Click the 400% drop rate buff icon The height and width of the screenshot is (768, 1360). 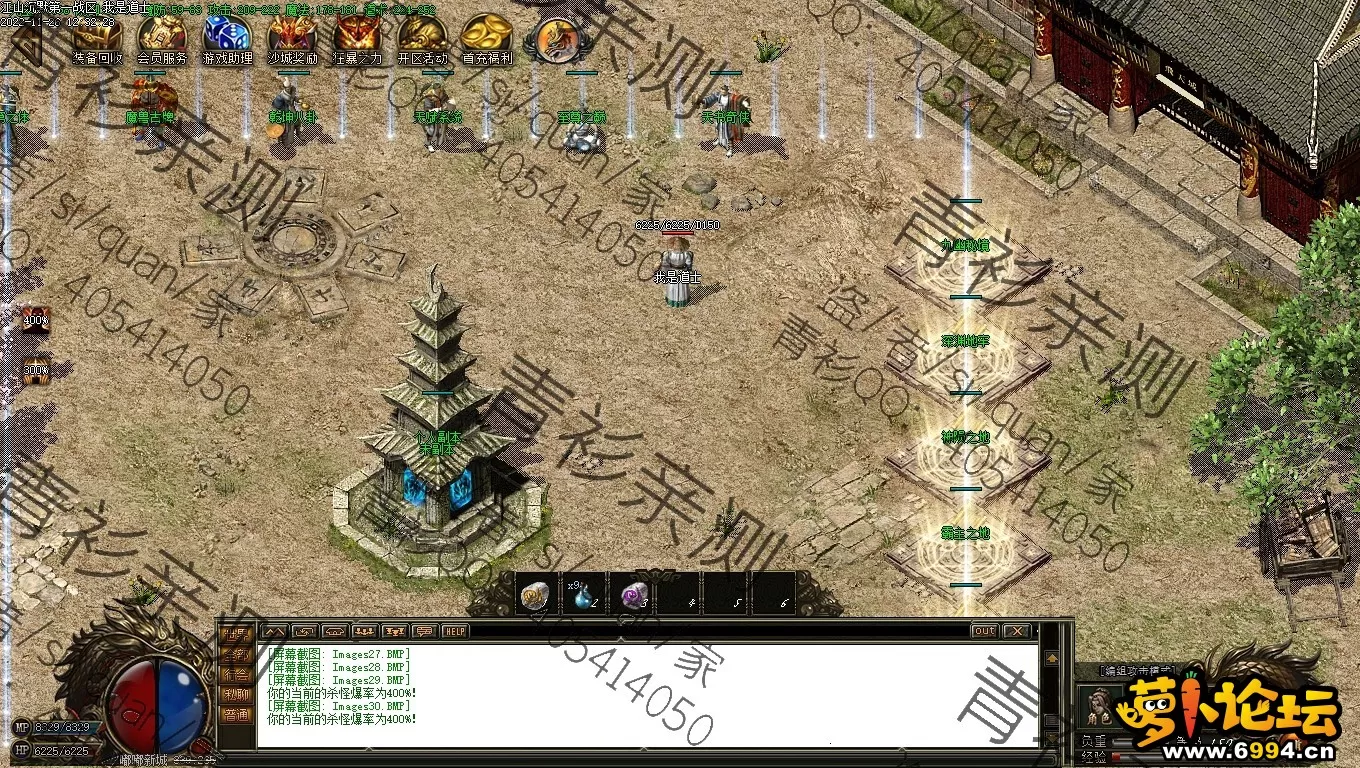(36, 321)
